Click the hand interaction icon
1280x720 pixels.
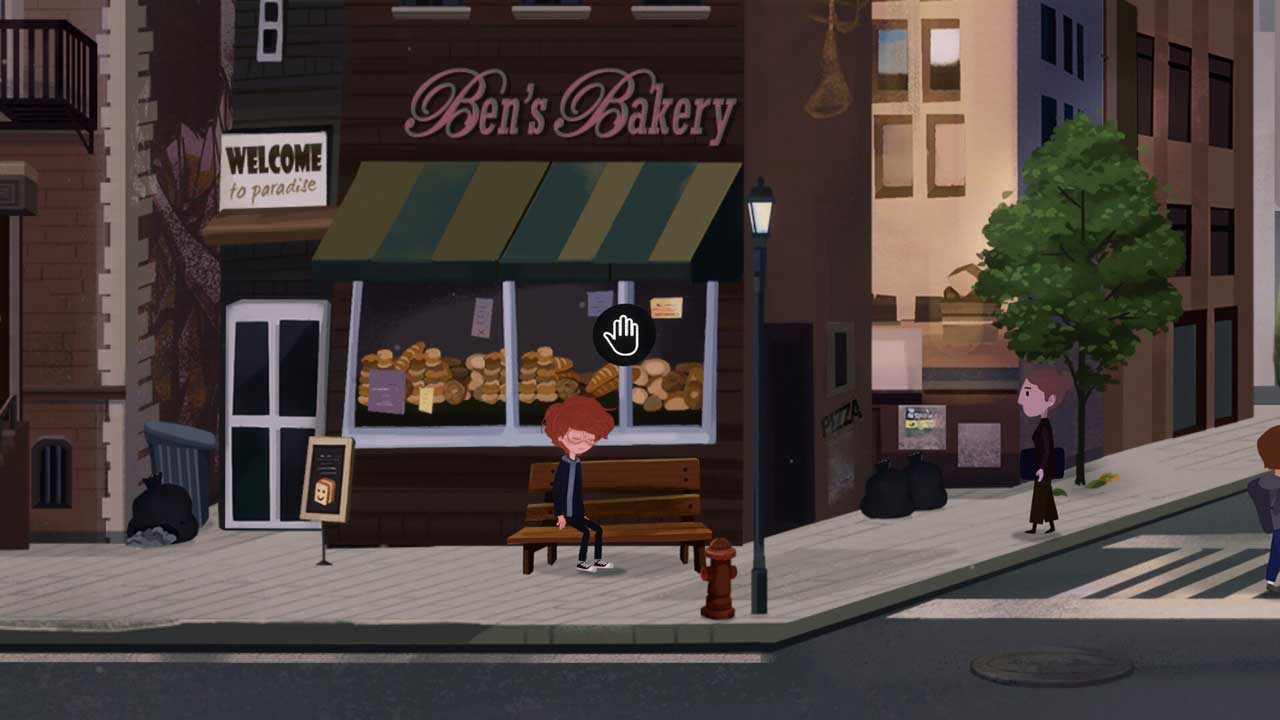pyautogui.click(x=623, y=335)
